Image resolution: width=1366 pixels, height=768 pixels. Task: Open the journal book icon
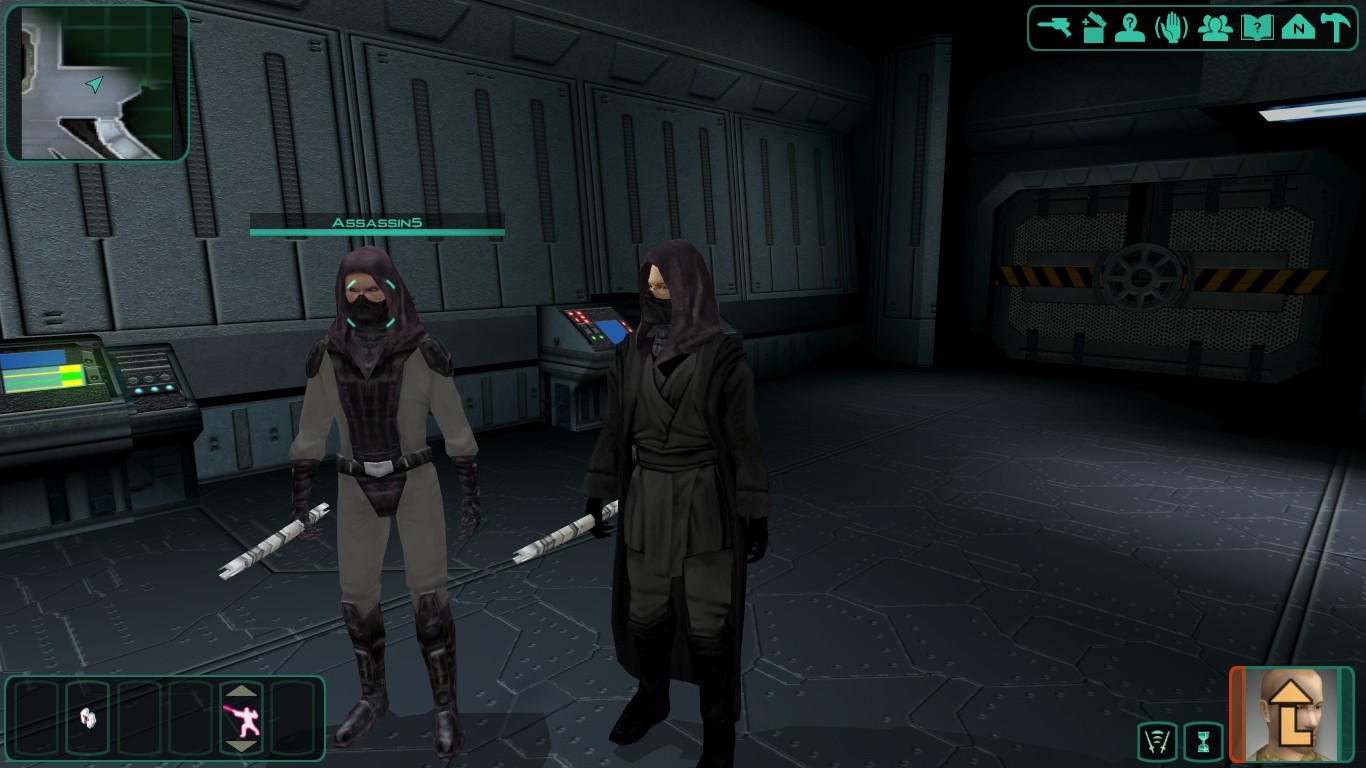1256,27
